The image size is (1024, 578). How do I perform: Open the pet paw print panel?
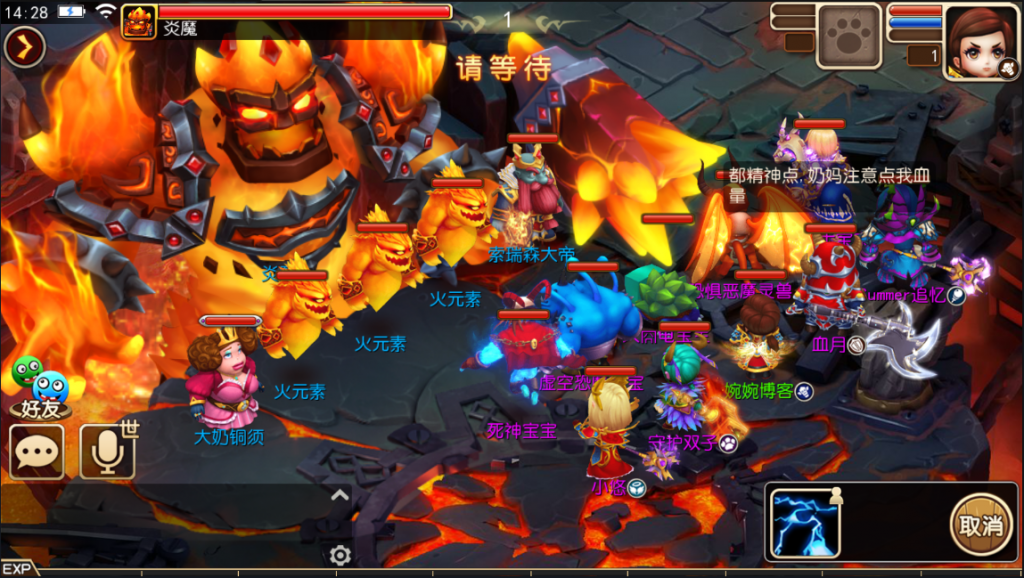click(849, 35)
